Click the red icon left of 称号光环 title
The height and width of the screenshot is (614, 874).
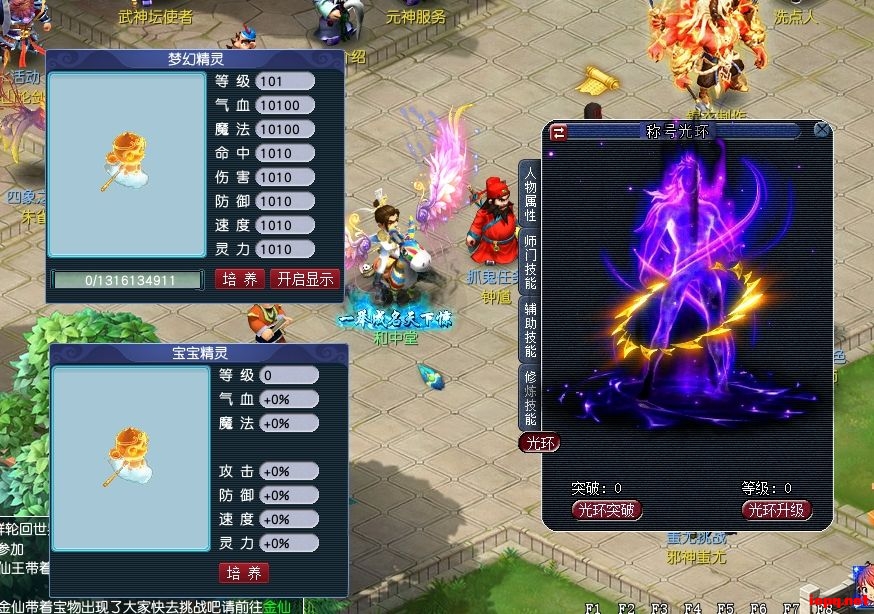pos(559,130)
